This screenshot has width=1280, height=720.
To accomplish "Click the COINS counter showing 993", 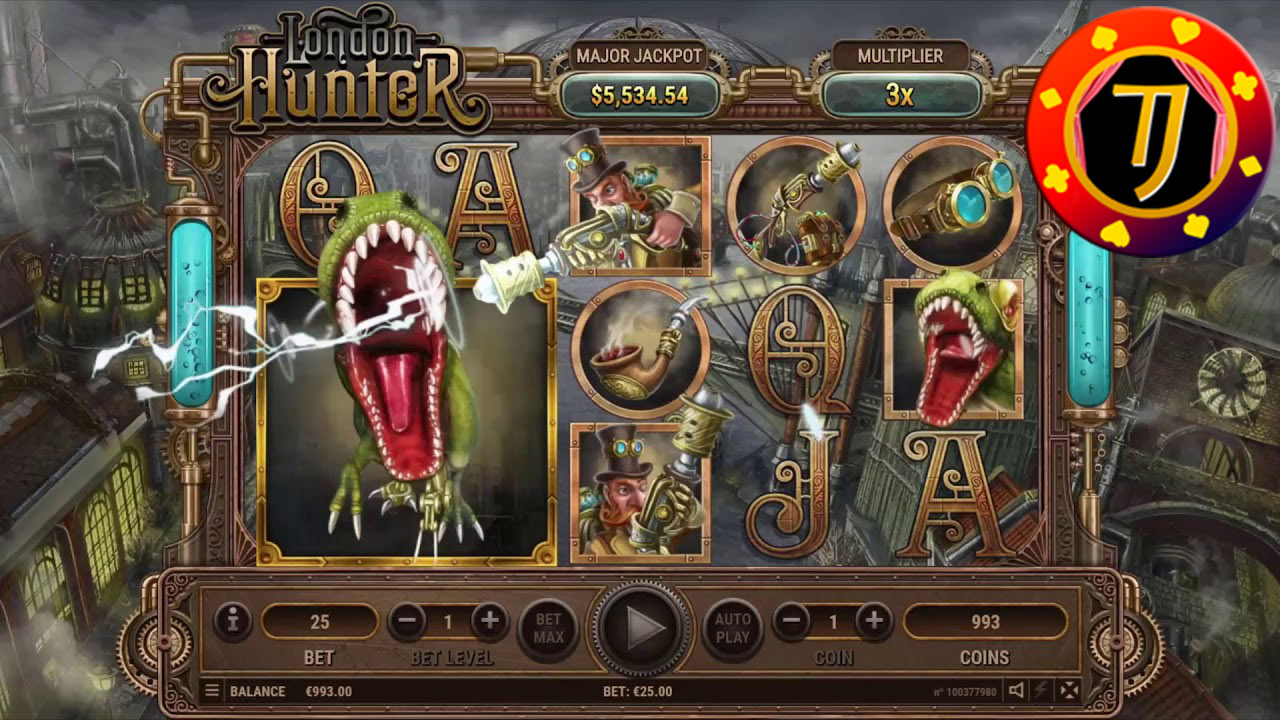I will pyautogui.click(x=987, y=619).
